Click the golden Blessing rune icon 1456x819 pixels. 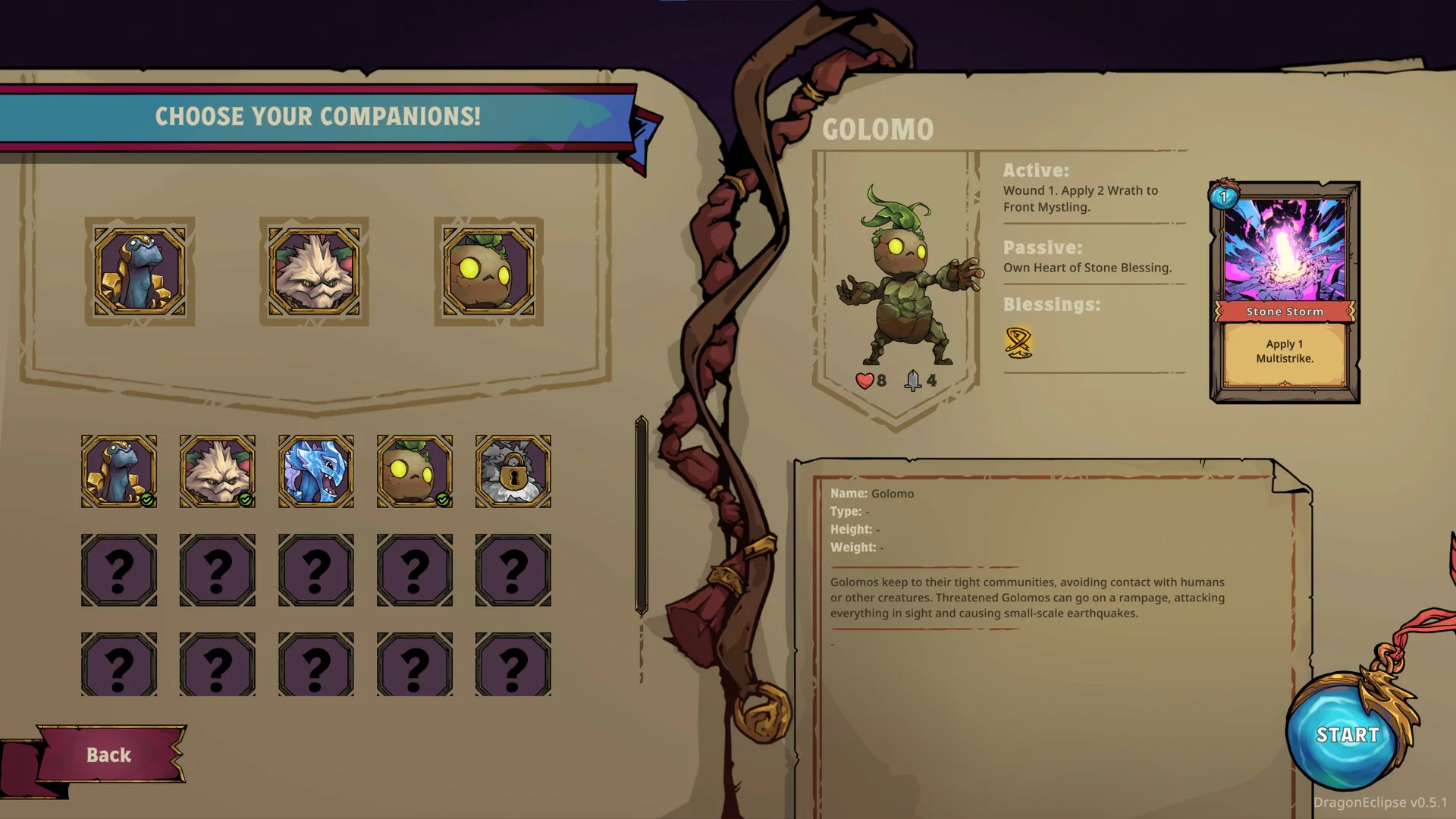coord(1018,342)
